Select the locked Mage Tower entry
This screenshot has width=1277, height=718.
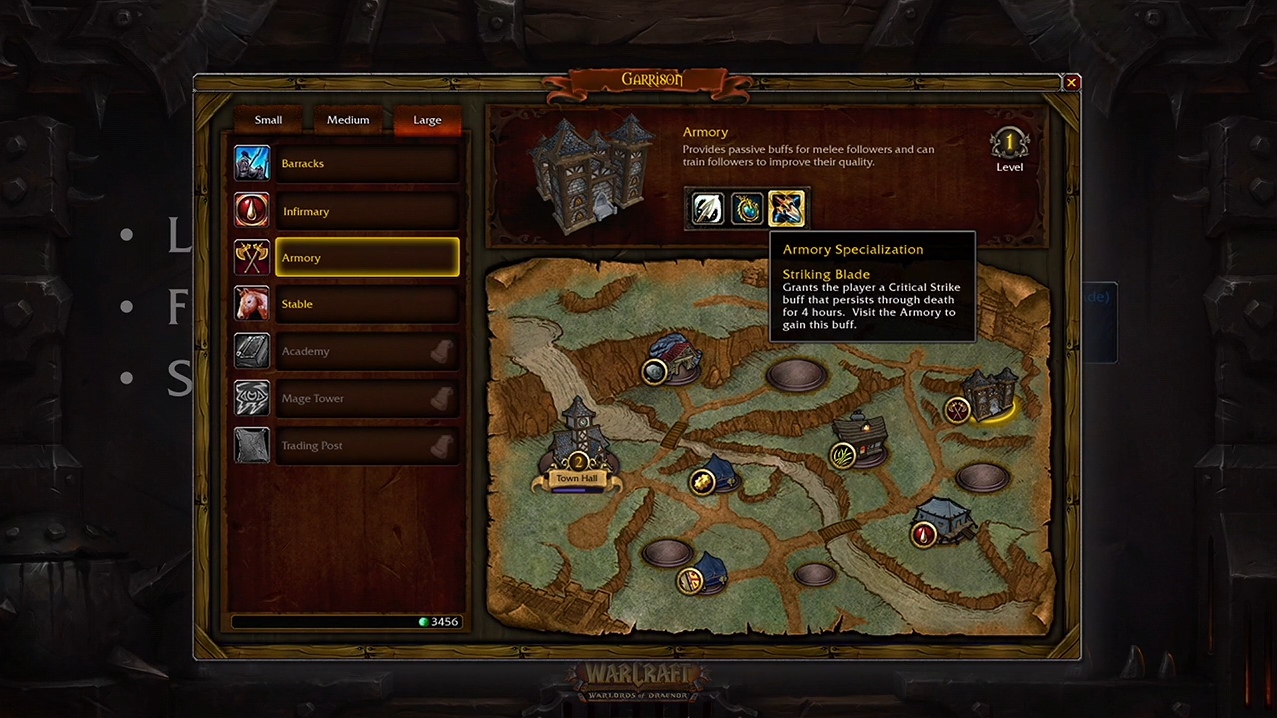pyautogui.click(x=366, y=398)
